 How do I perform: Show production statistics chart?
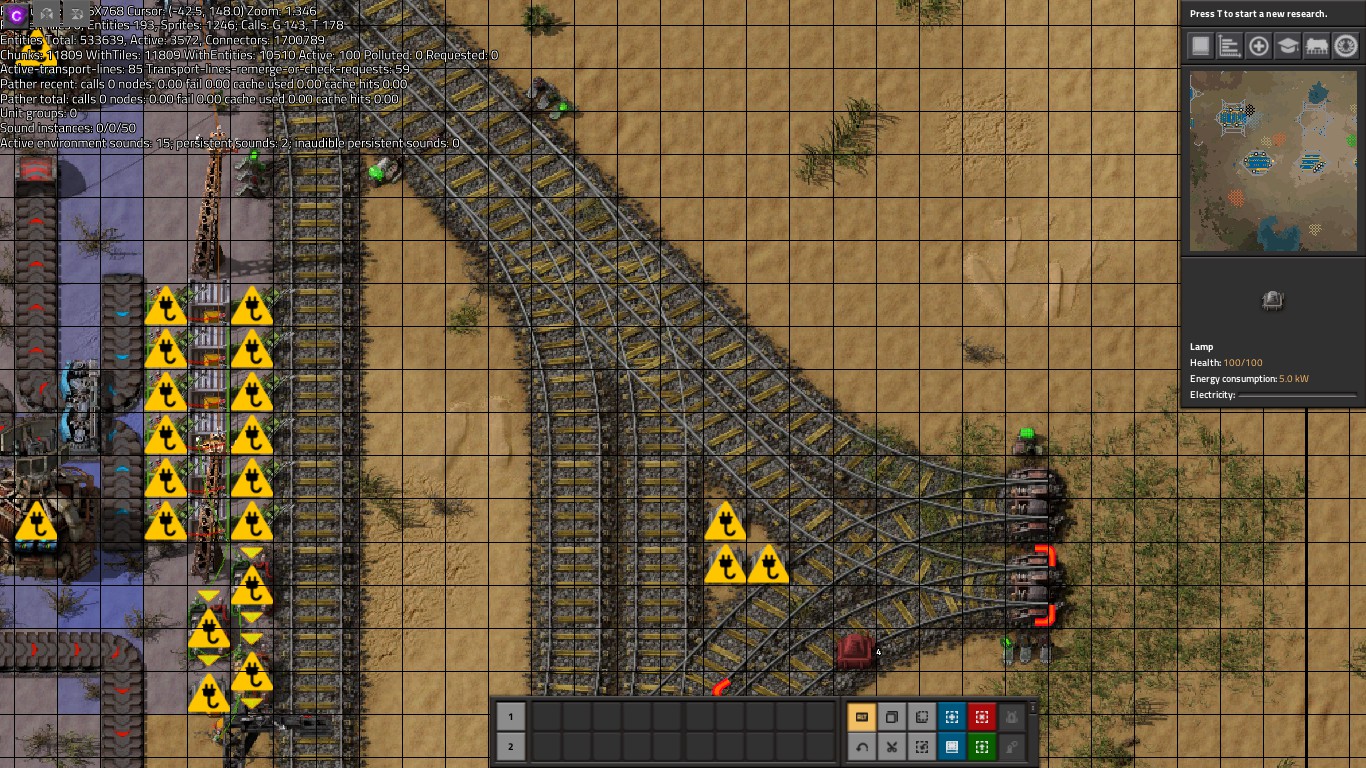click(1229, 46)
